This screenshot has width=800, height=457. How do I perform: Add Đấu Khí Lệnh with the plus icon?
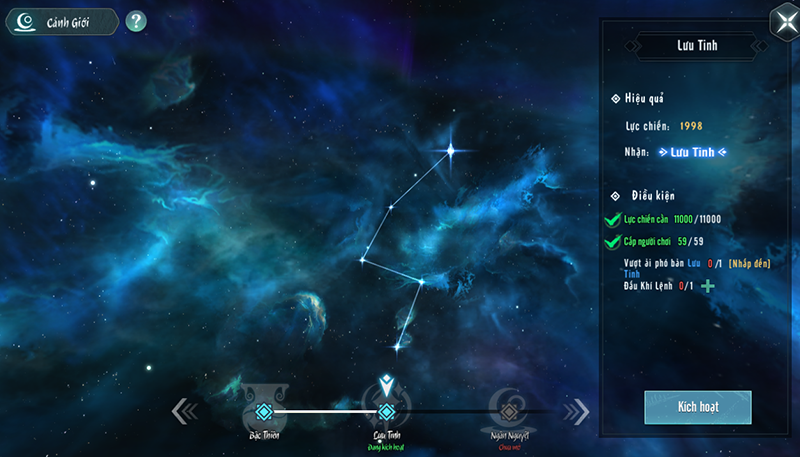[x=708, y=286]
